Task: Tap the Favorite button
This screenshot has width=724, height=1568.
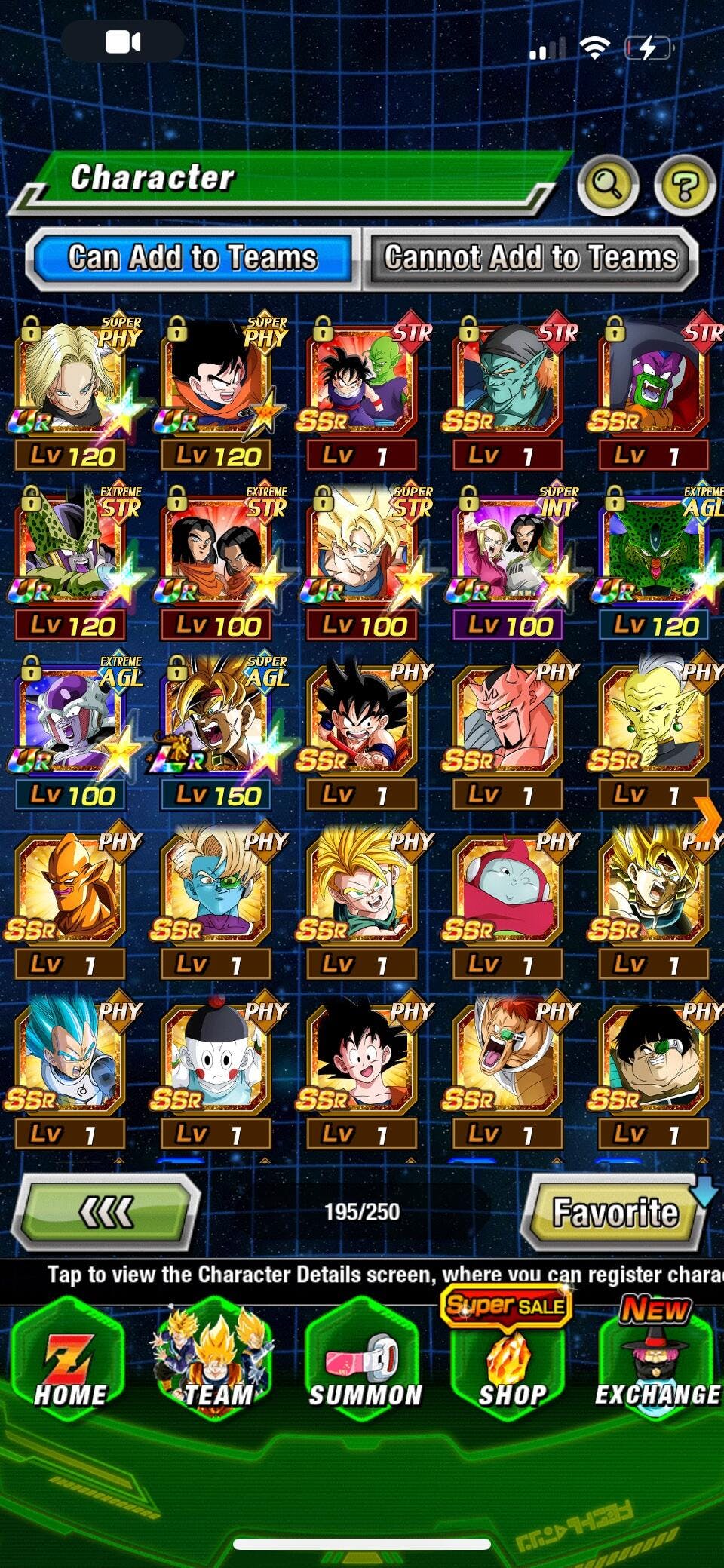Action: pos(615,1212)
